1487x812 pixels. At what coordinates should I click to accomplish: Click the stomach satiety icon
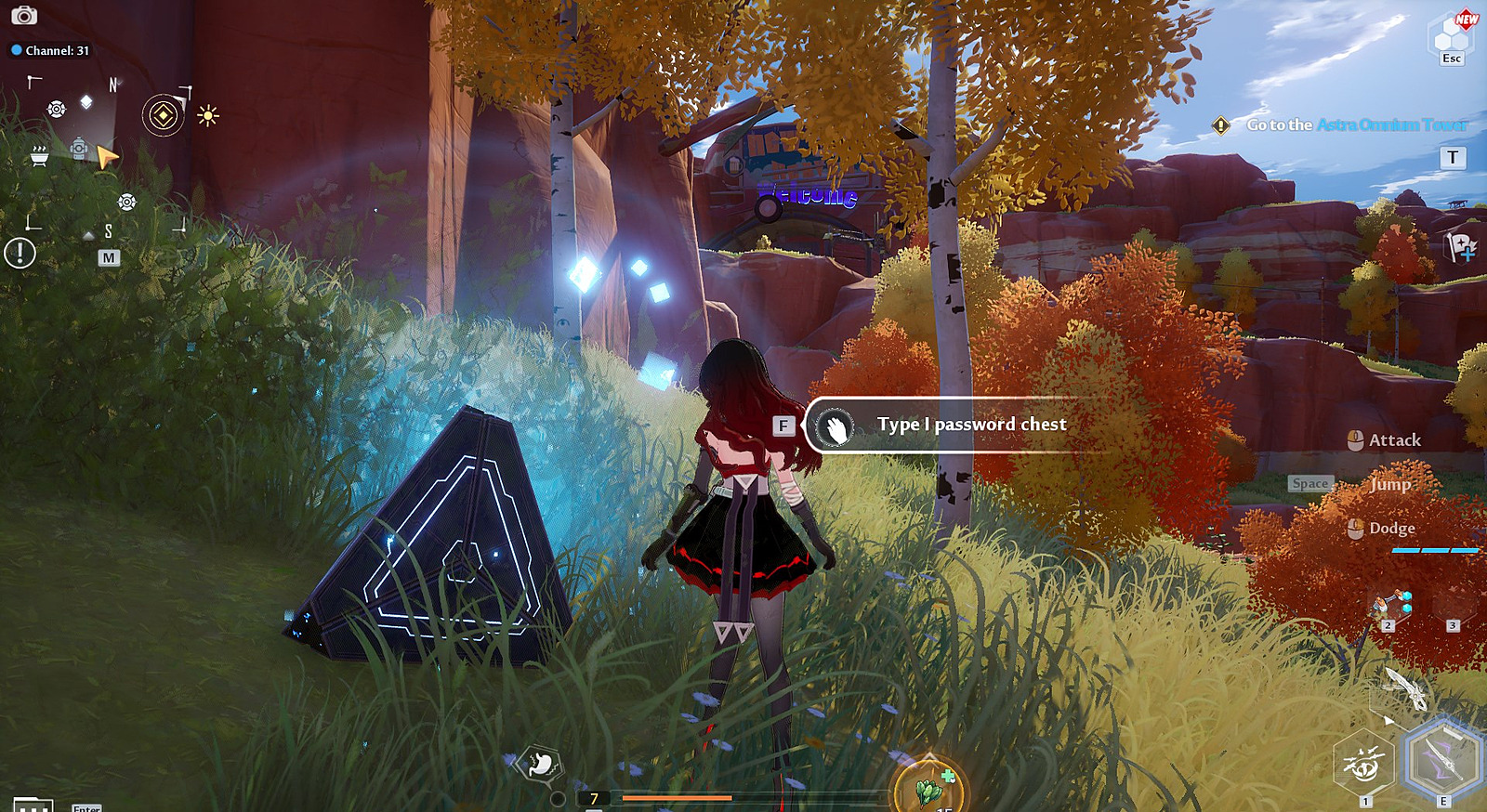[540, 765]
